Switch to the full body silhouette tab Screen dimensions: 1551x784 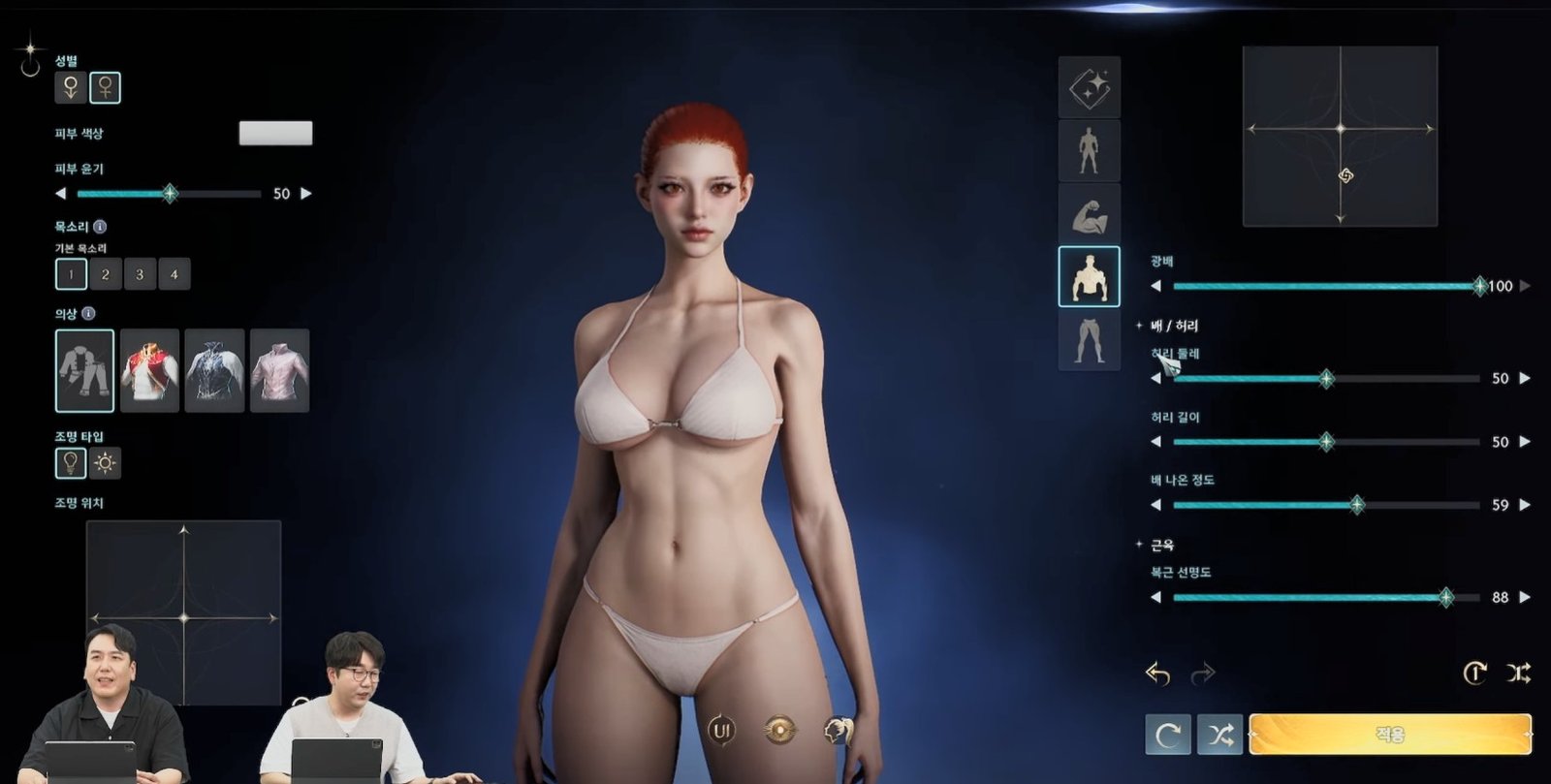point(1089,152)
